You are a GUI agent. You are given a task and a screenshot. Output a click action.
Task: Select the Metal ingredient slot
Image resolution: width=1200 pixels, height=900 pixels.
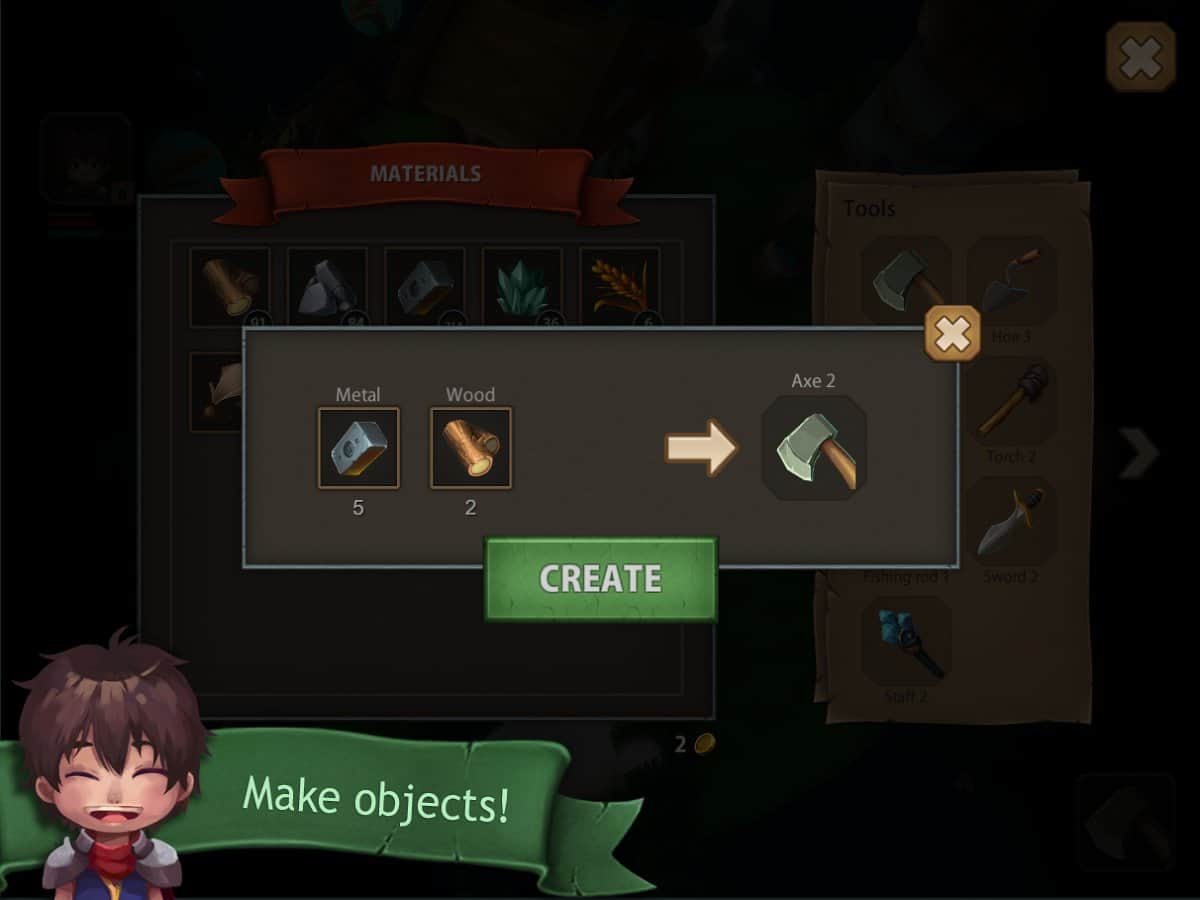click(358, 448)
